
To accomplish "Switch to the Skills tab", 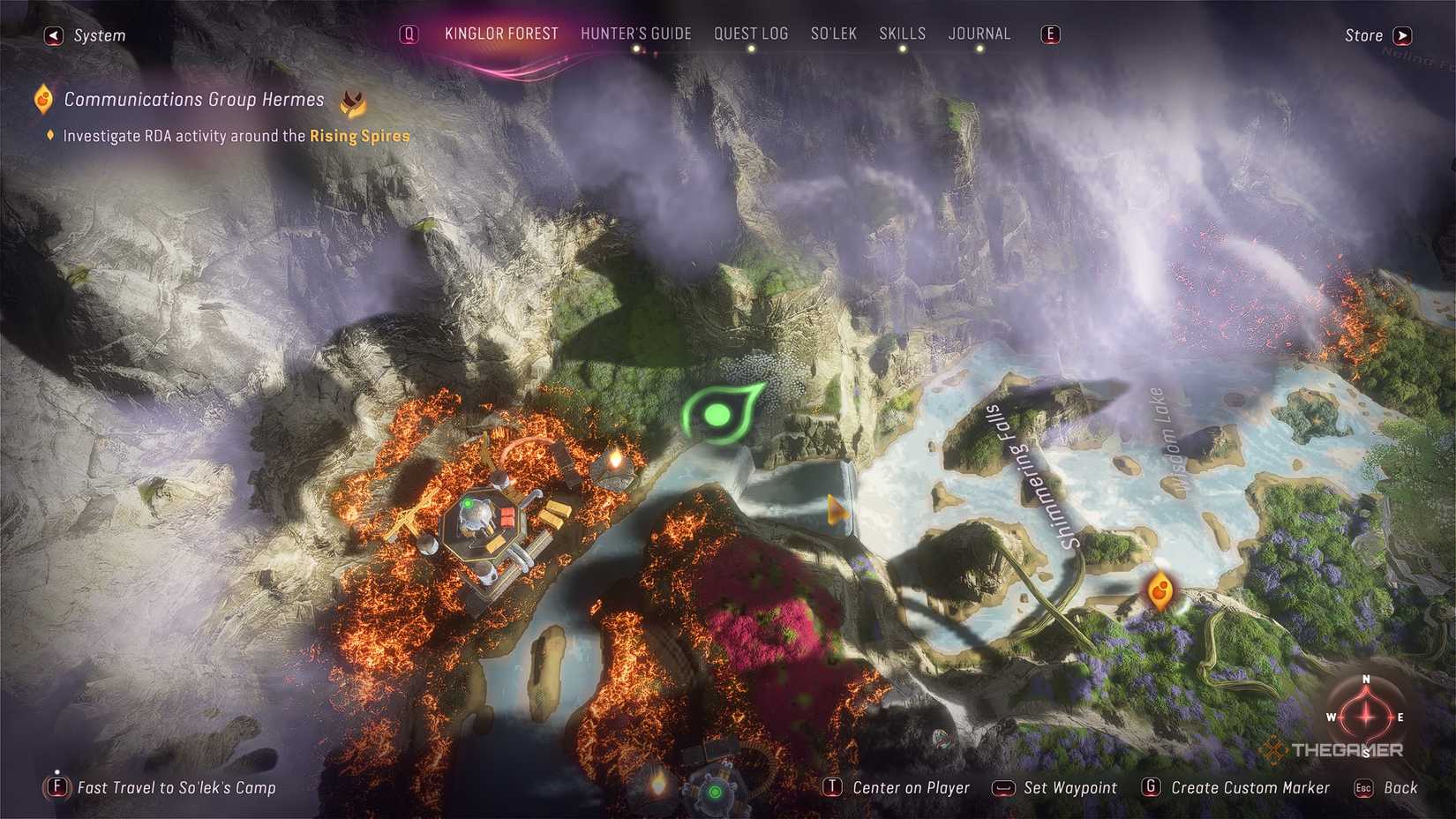I will pos(902,33).
